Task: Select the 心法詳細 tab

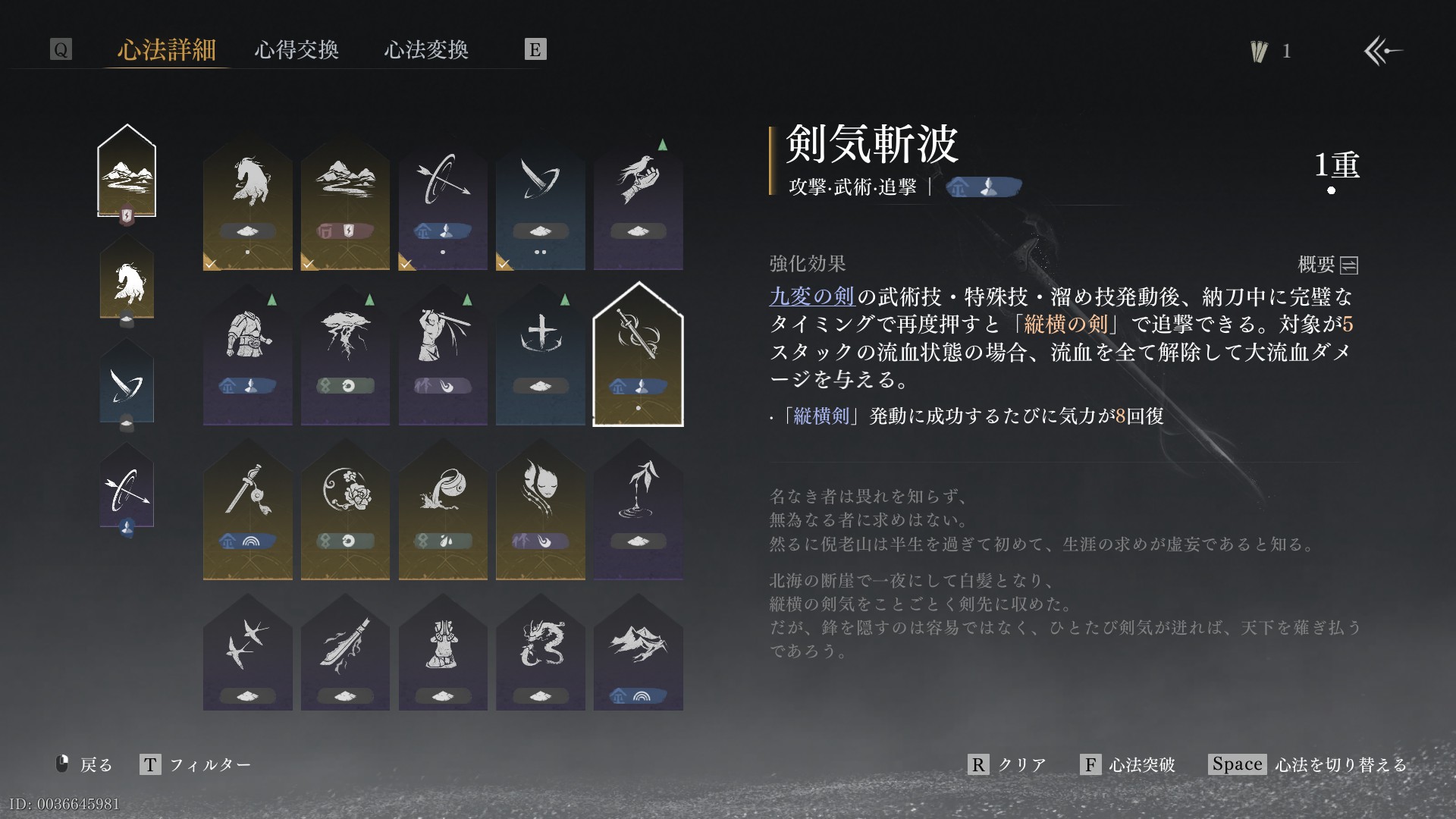Action: (167, 50)
